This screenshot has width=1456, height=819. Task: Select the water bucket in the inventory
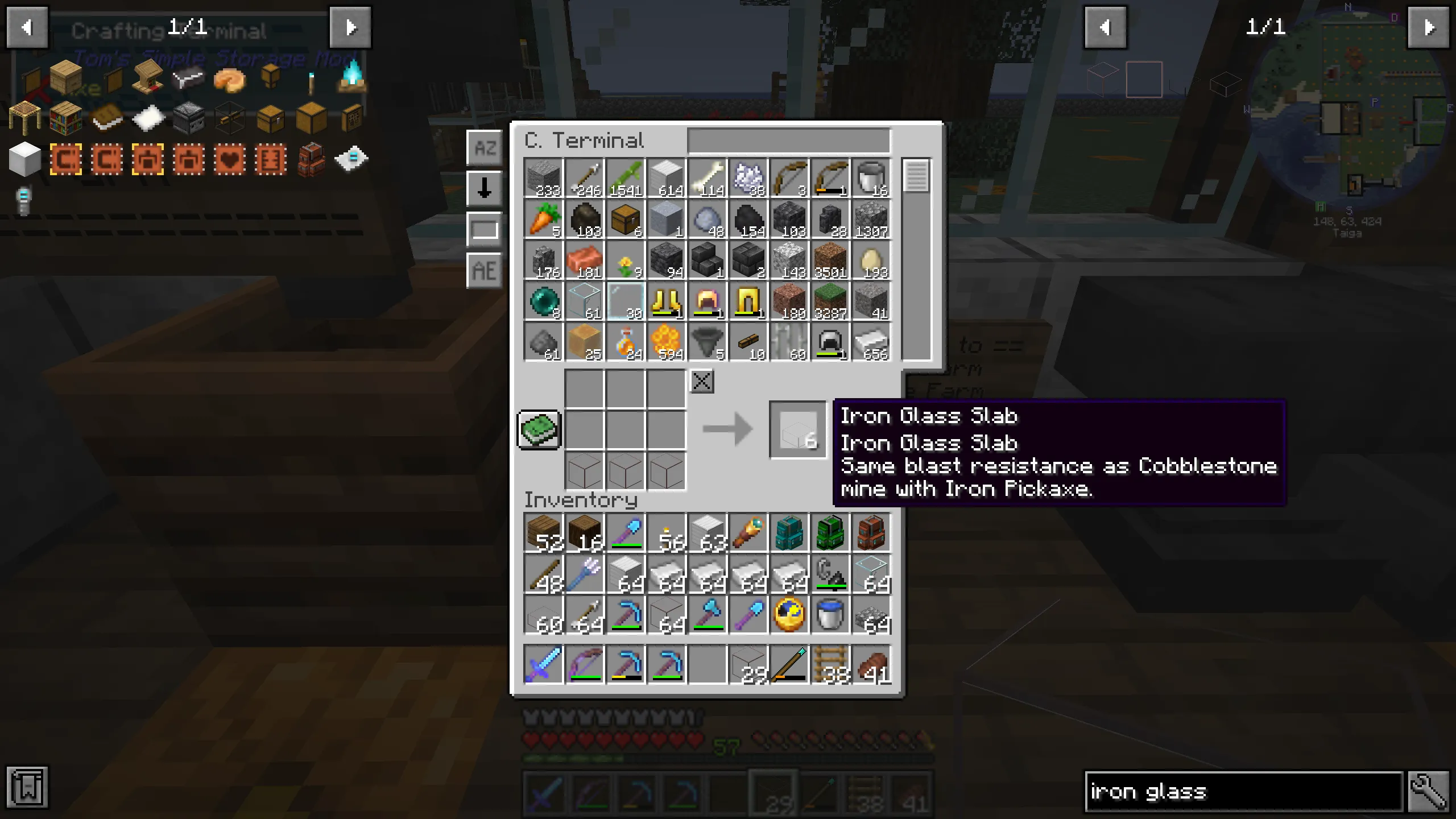(830, 614)
